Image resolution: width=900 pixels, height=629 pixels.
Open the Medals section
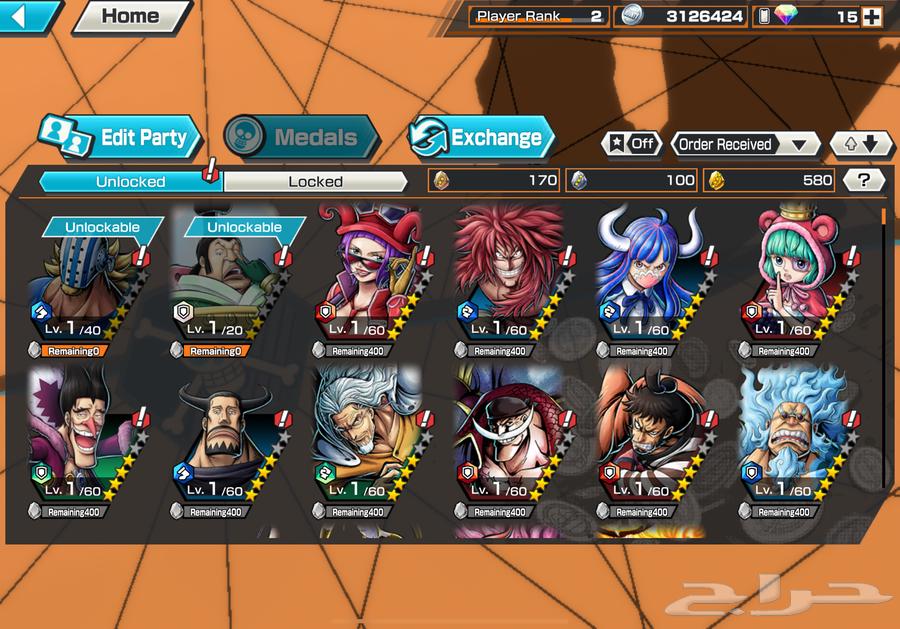(300, 138)
